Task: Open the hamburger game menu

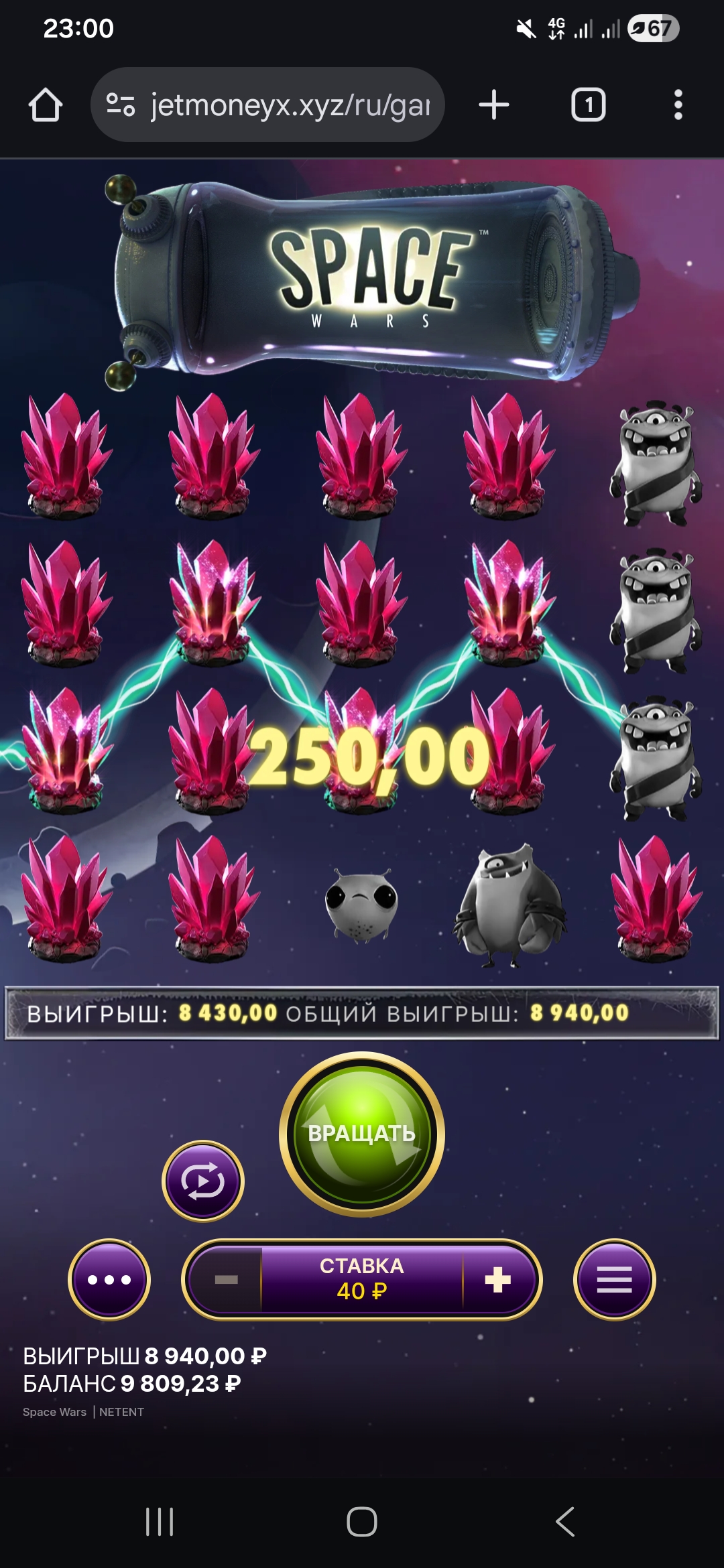Action: 614,1280
